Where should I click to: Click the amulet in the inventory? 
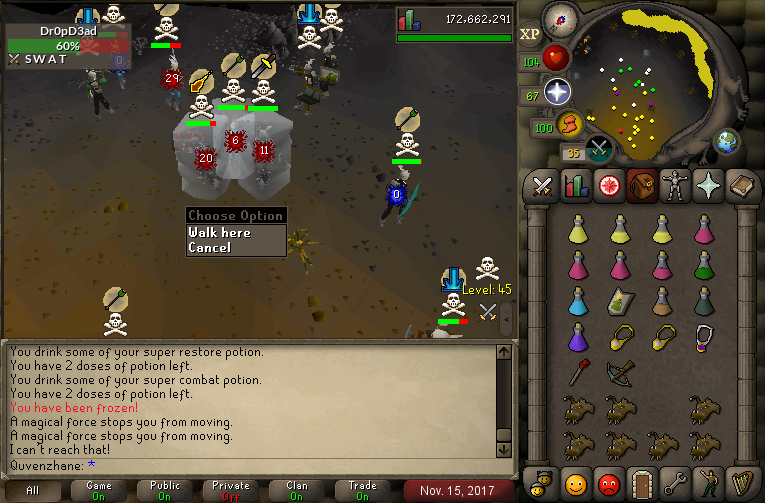tap(704, 336)
